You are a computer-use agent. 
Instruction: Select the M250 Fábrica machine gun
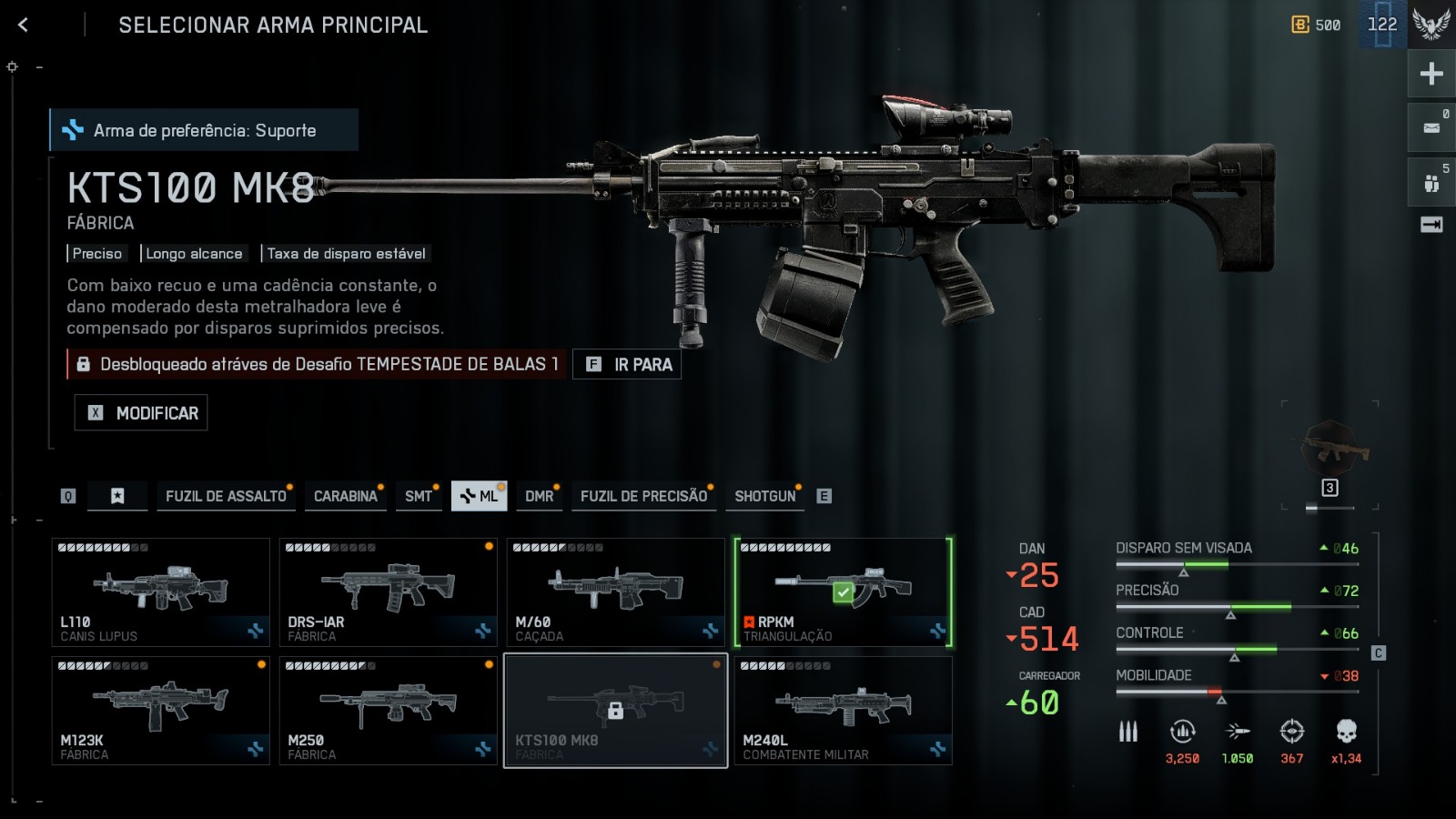click(x=388, y=711)
